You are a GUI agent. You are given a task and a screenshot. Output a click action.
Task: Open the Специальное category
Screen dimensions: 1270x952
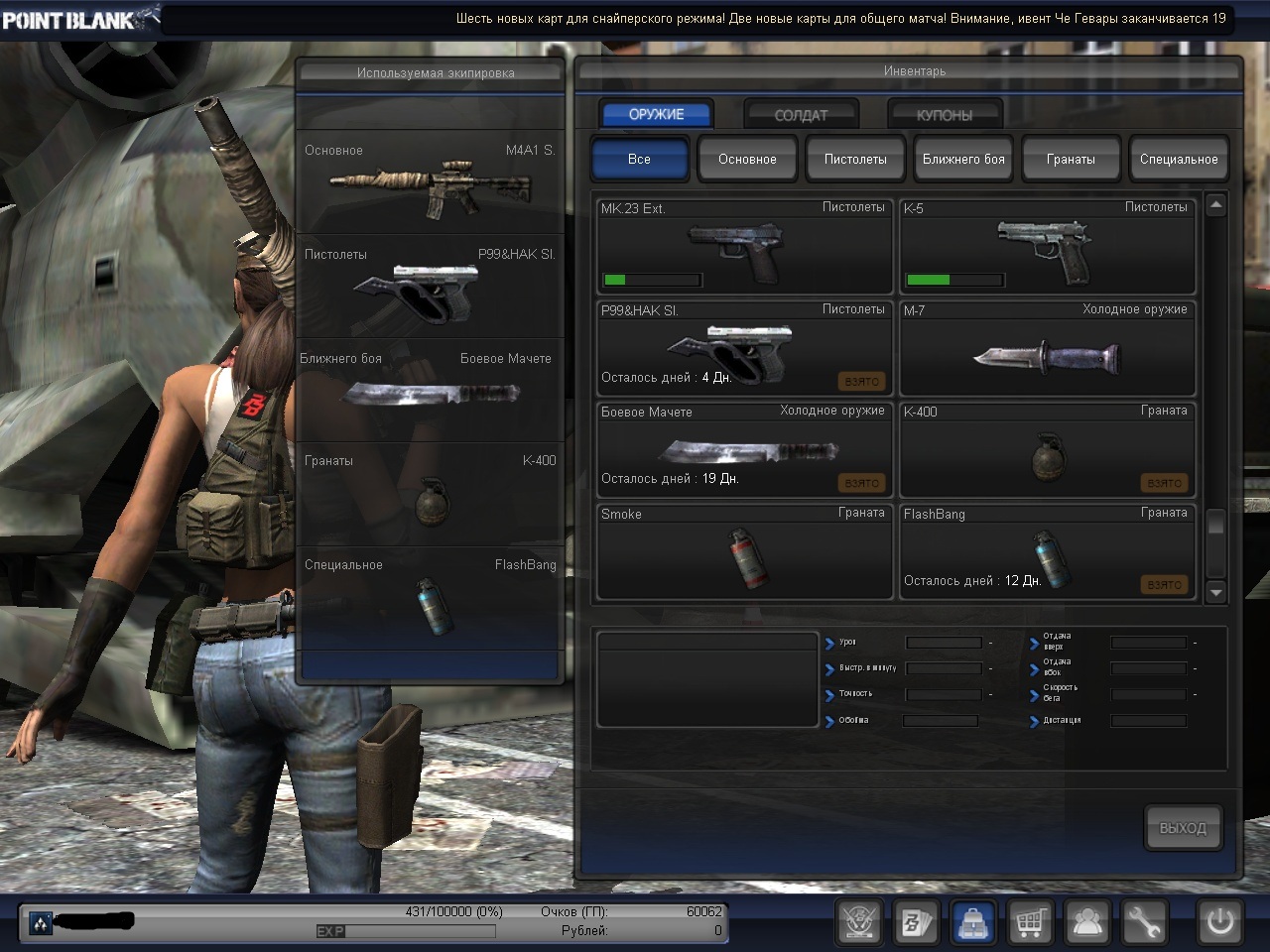1179,159
